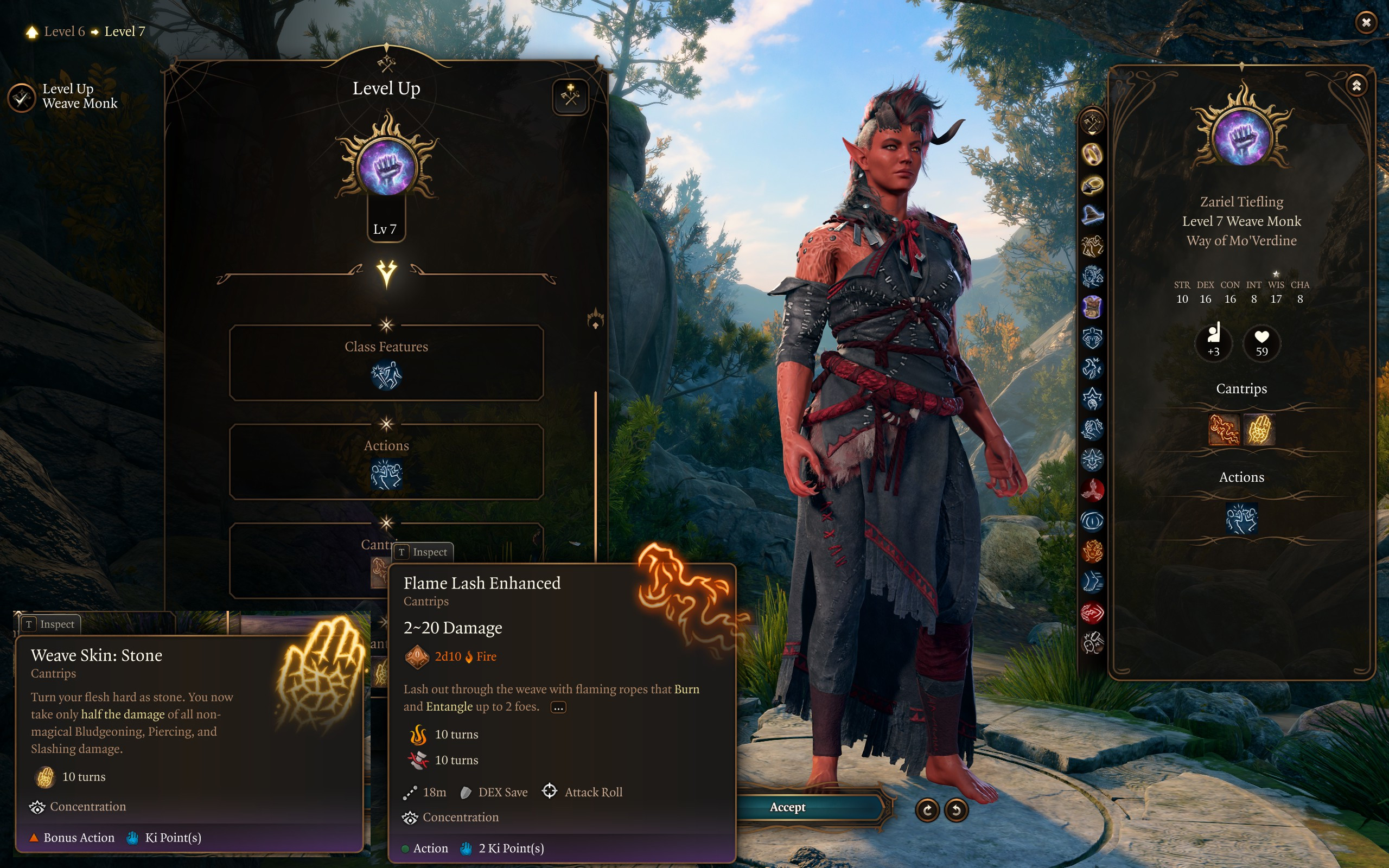Image resolution: width=1389 pixels, height=868 pixels.
Task: Expand Flame Lash description with ellipsis button
Action: pos(558,707)
